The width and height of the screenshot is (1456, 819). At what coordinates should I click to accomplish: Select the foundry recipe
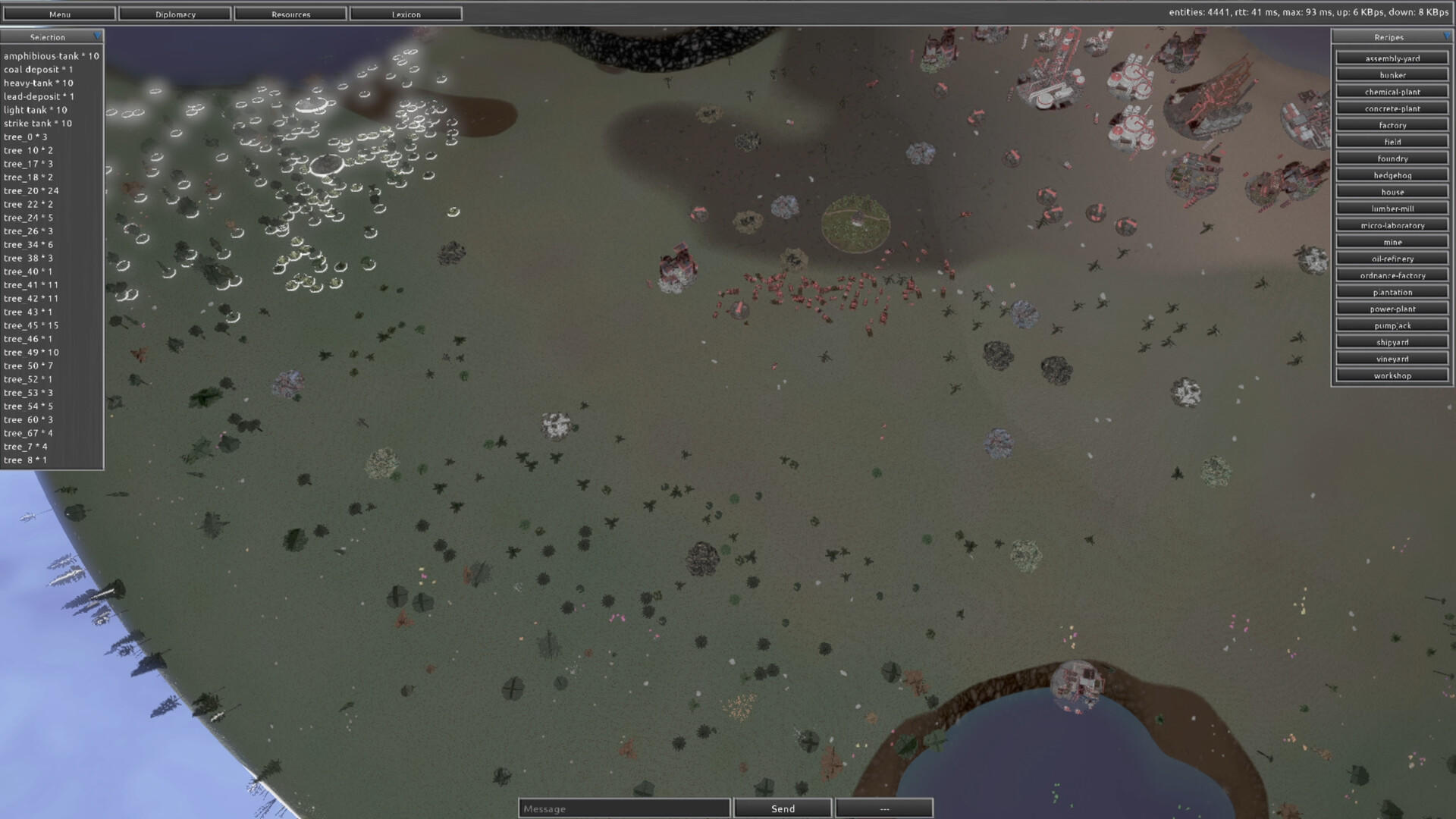coord(1392,158)
